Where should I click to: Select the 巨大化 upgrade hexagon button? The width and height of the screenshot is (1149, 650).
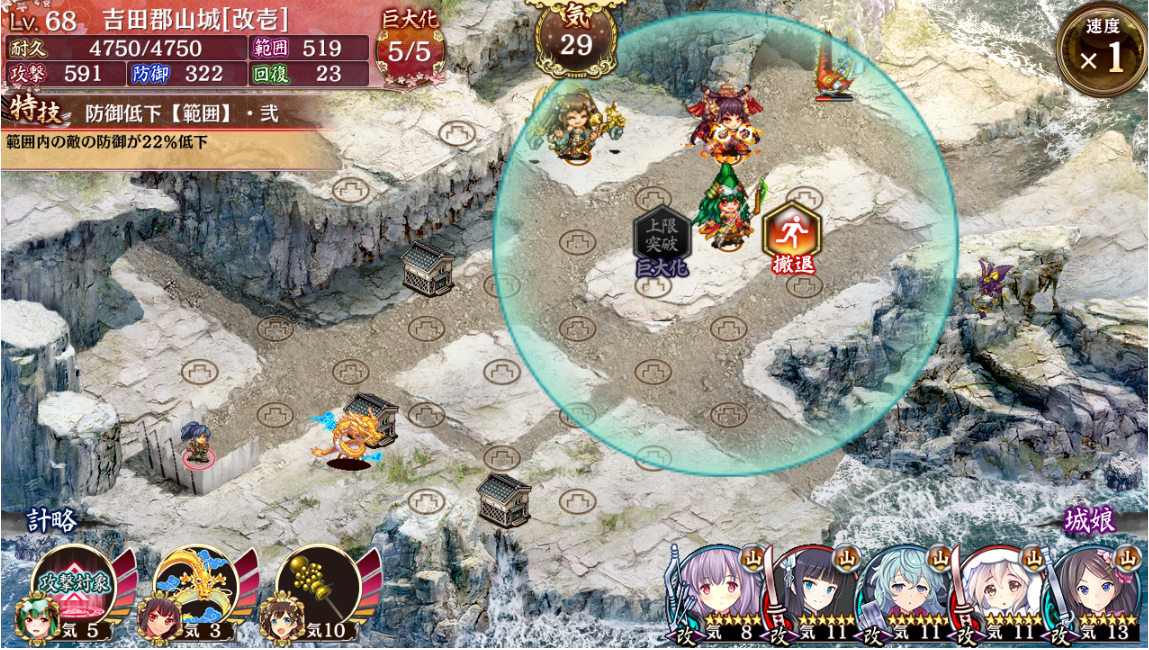[660, 238]
